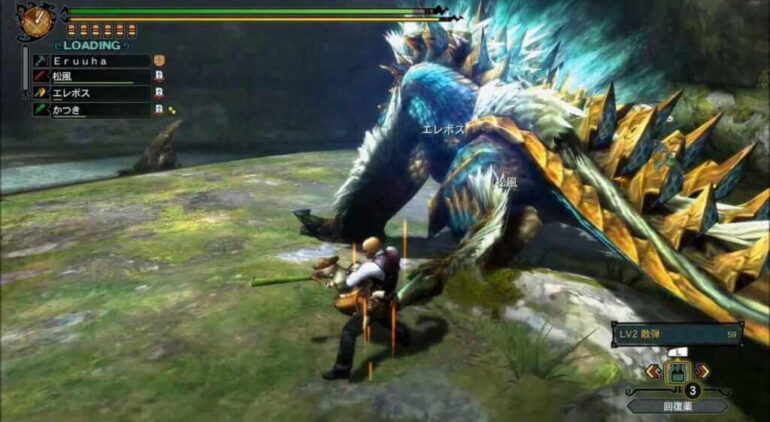Use the potion item slot

[679, 374]
